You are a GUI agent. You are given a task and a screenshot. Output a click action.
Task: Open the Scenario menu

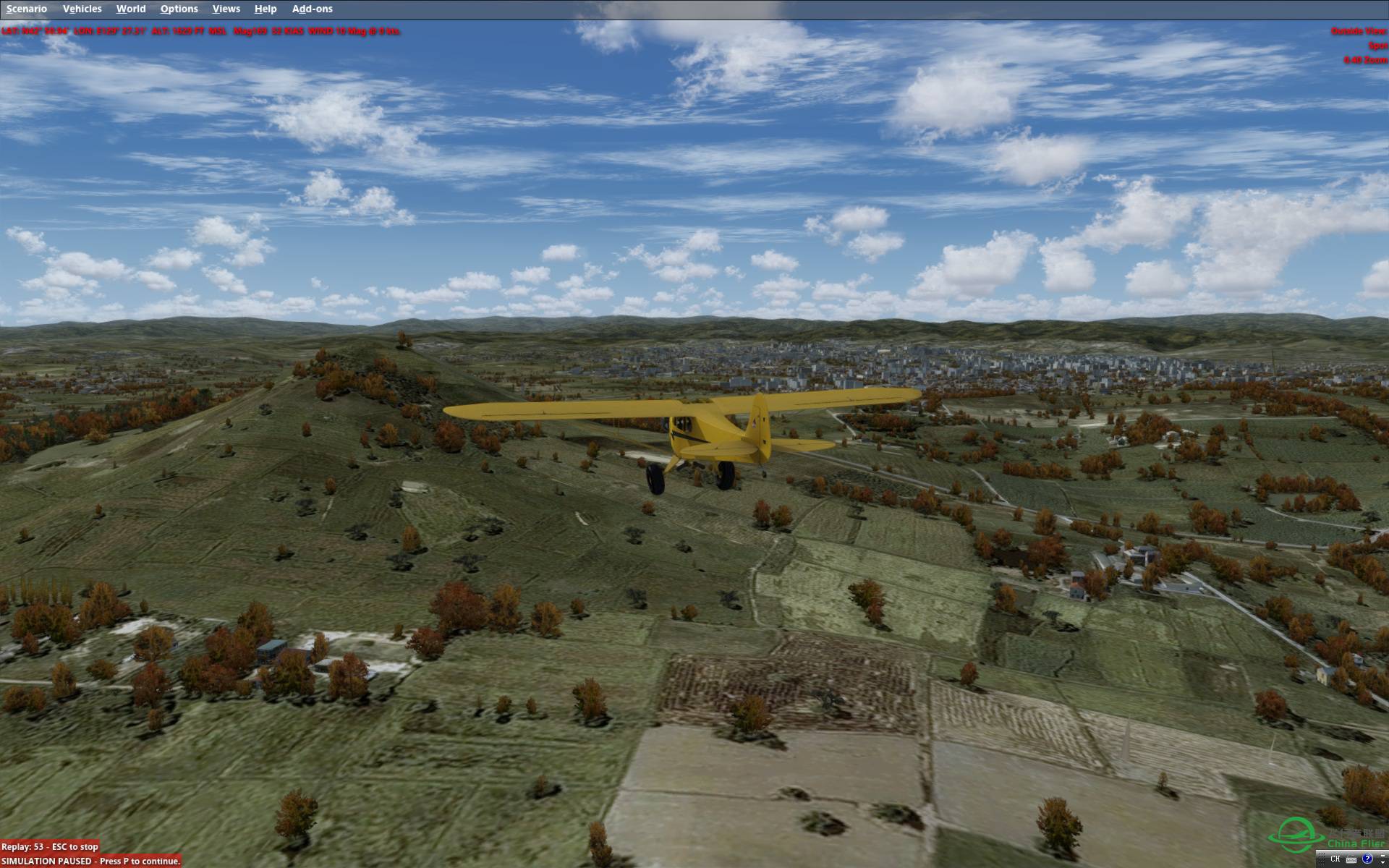[27, 9]
